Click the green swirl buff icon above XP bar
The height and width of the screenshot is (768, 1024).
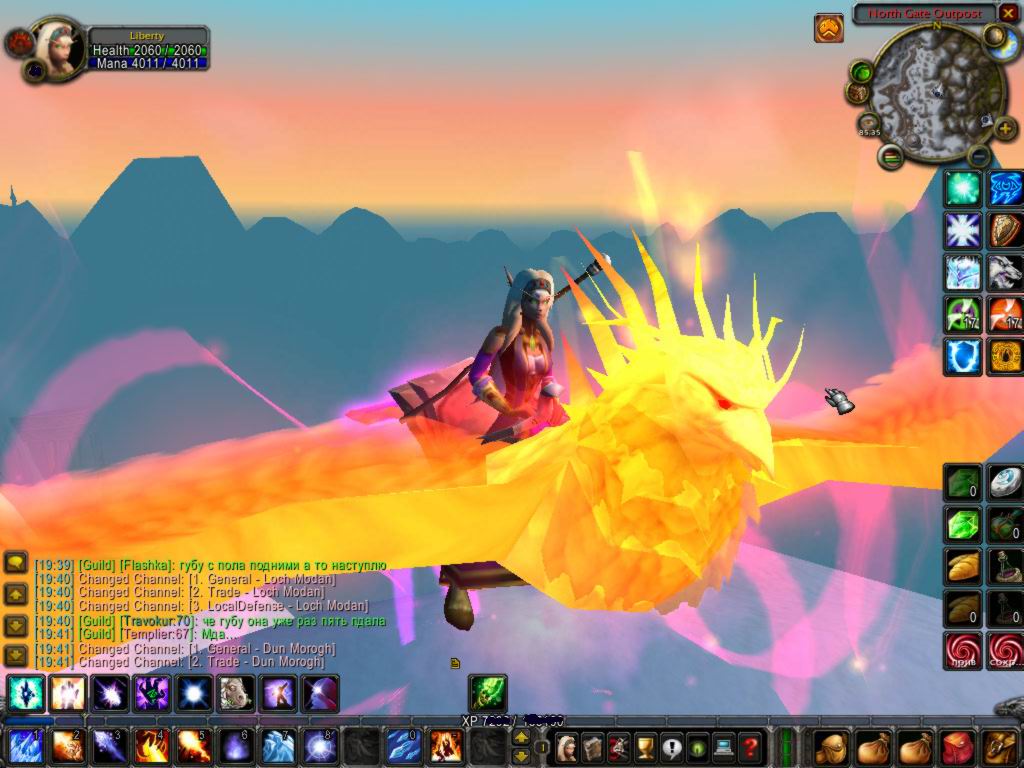[x=488, y=693]
